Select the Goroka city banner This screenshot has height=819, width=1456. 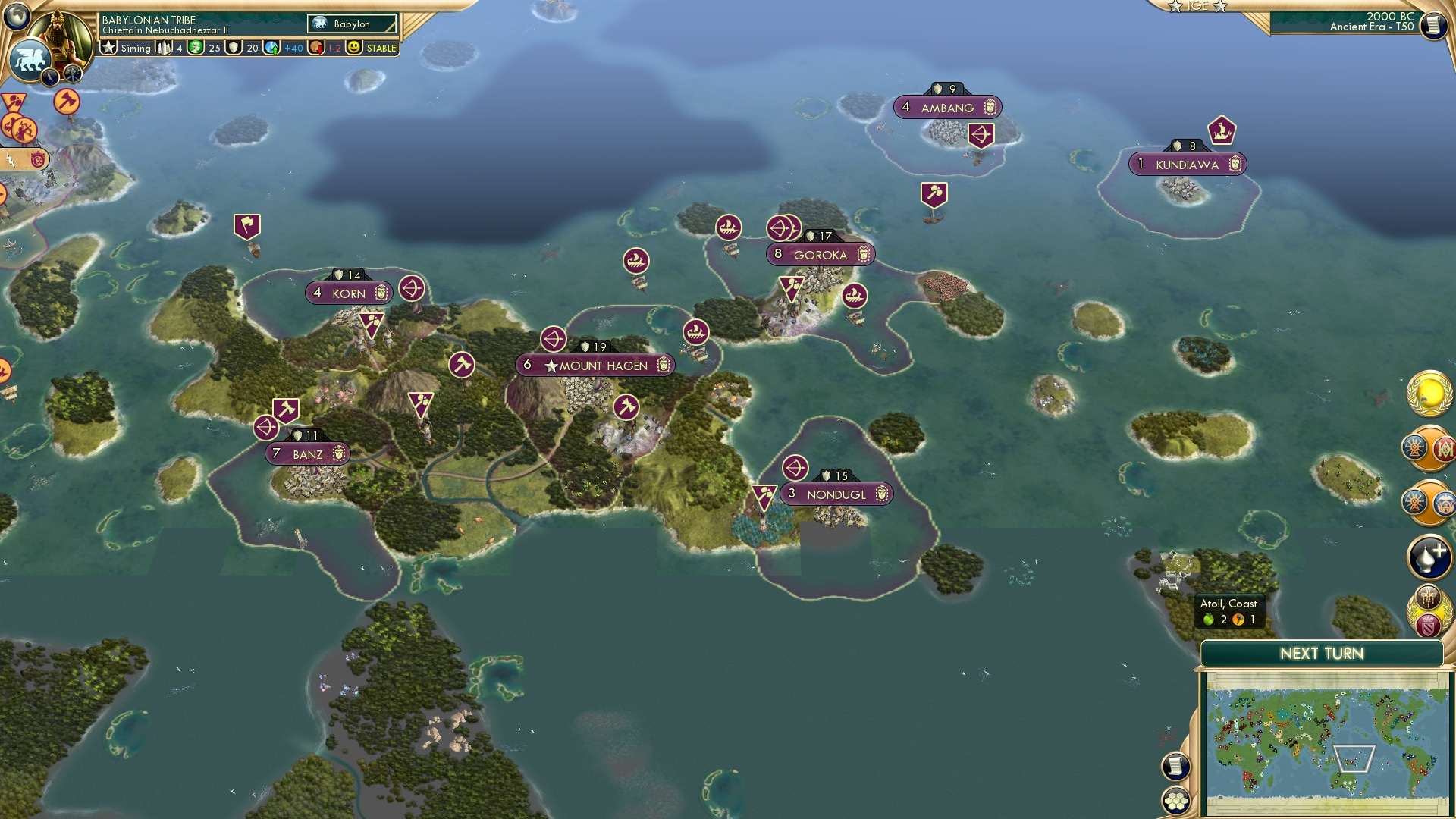click(820, 255)
